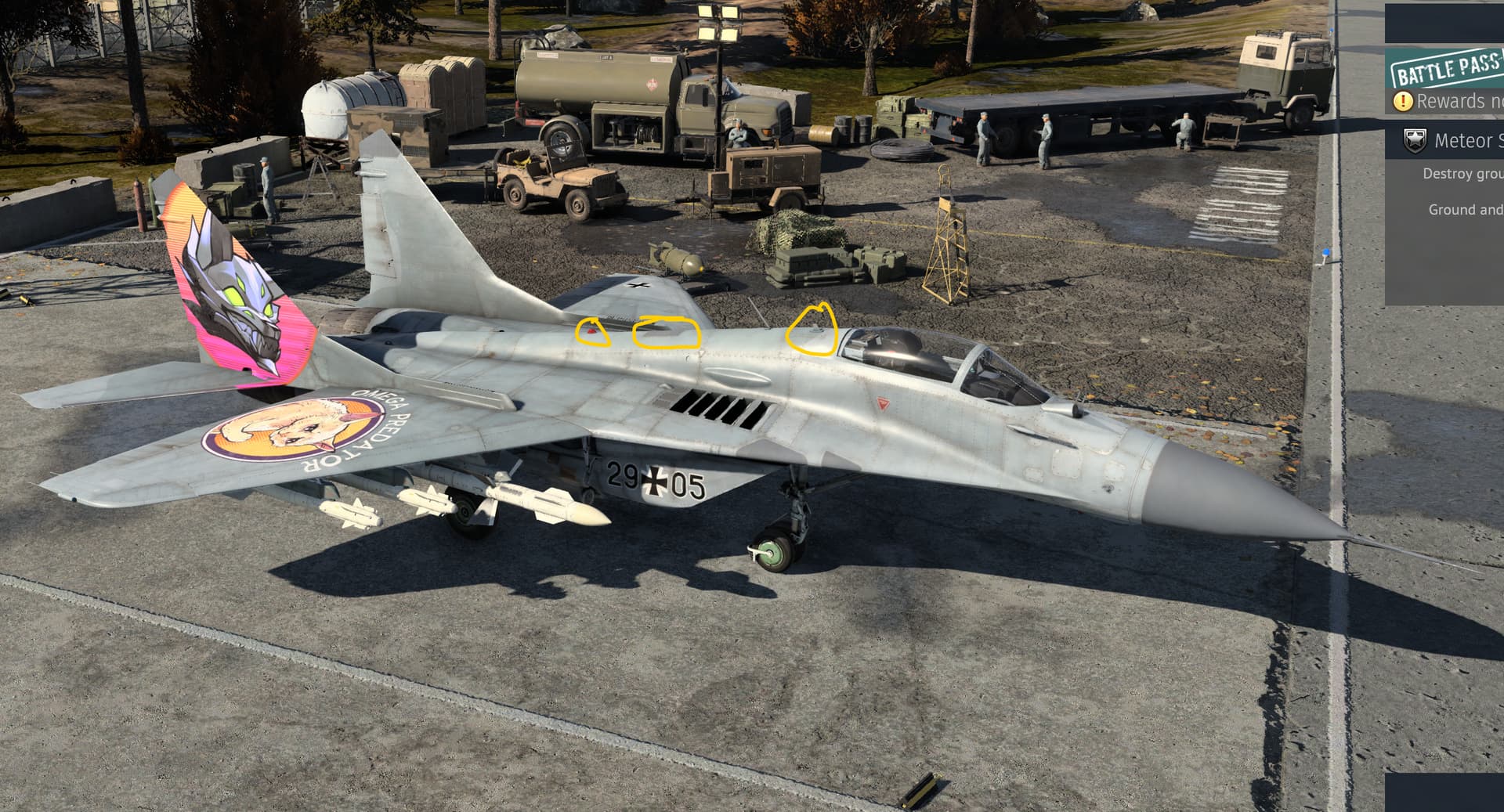Click the yellow exclamation warning icon
This screenshot has width=1504, height=812.
1403,101
